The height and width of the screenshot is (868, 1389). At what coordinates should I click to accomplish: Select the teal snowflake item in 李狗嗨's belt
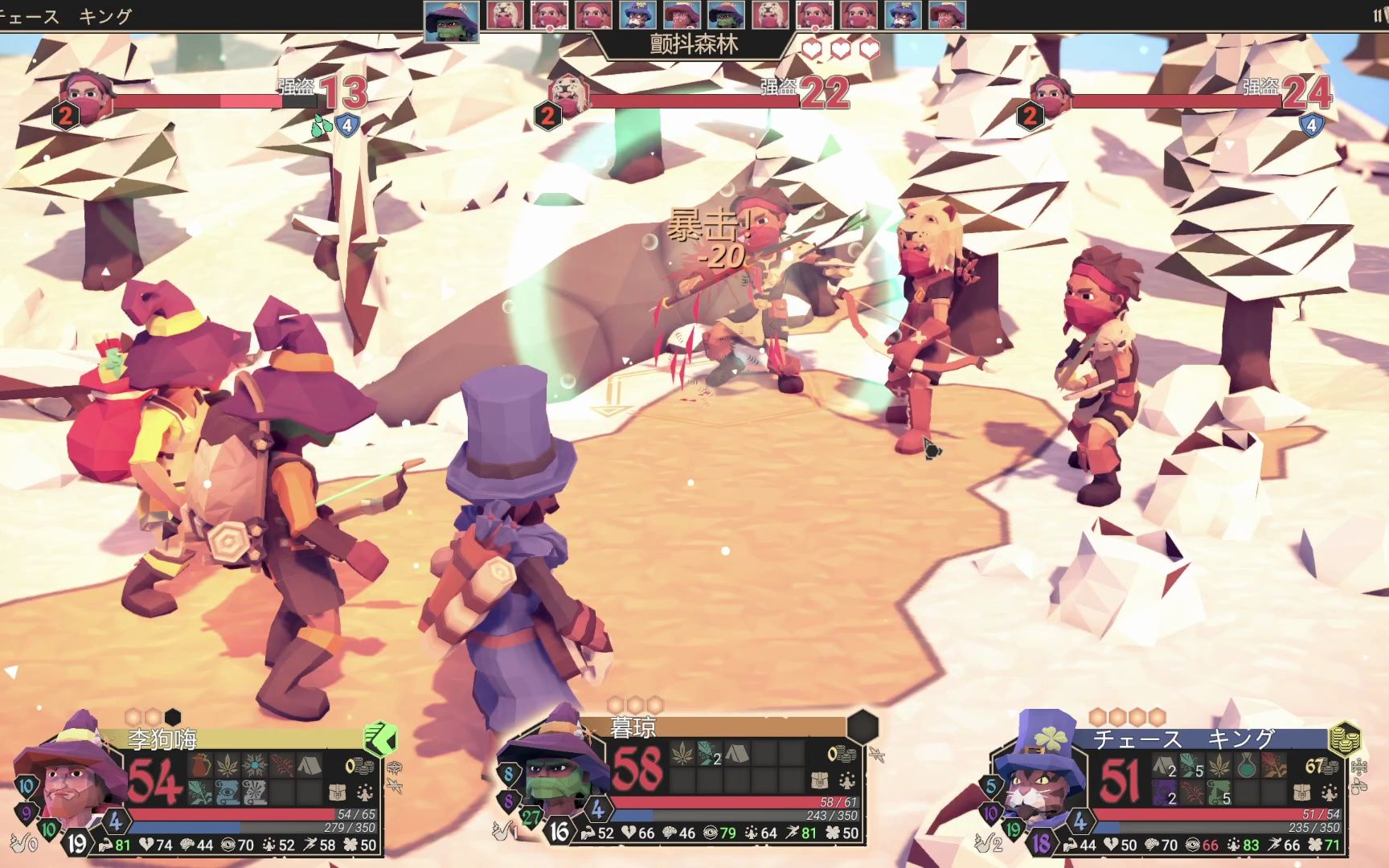[256, 765]
